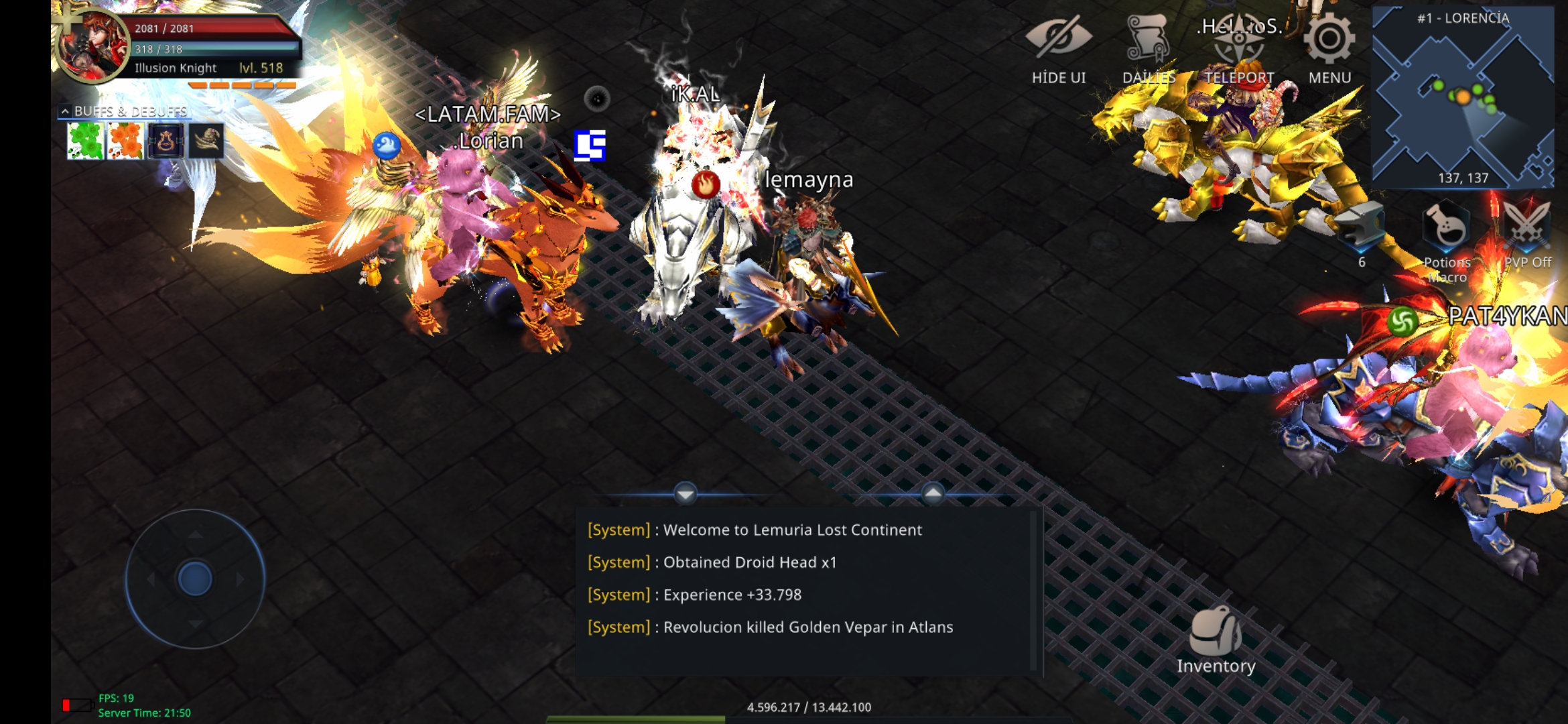1568x724 pixels.
Task: Select the green flower buff icon
Action: coord(86,141)
